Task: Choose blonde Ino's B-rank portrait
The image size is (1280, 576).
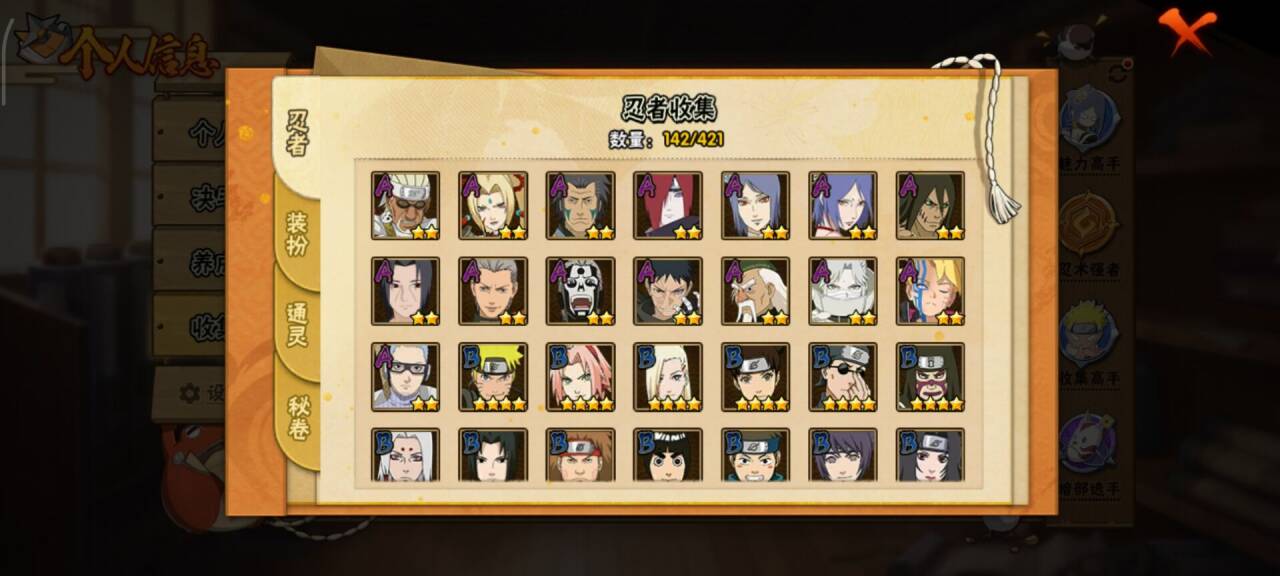Action: 667,377
